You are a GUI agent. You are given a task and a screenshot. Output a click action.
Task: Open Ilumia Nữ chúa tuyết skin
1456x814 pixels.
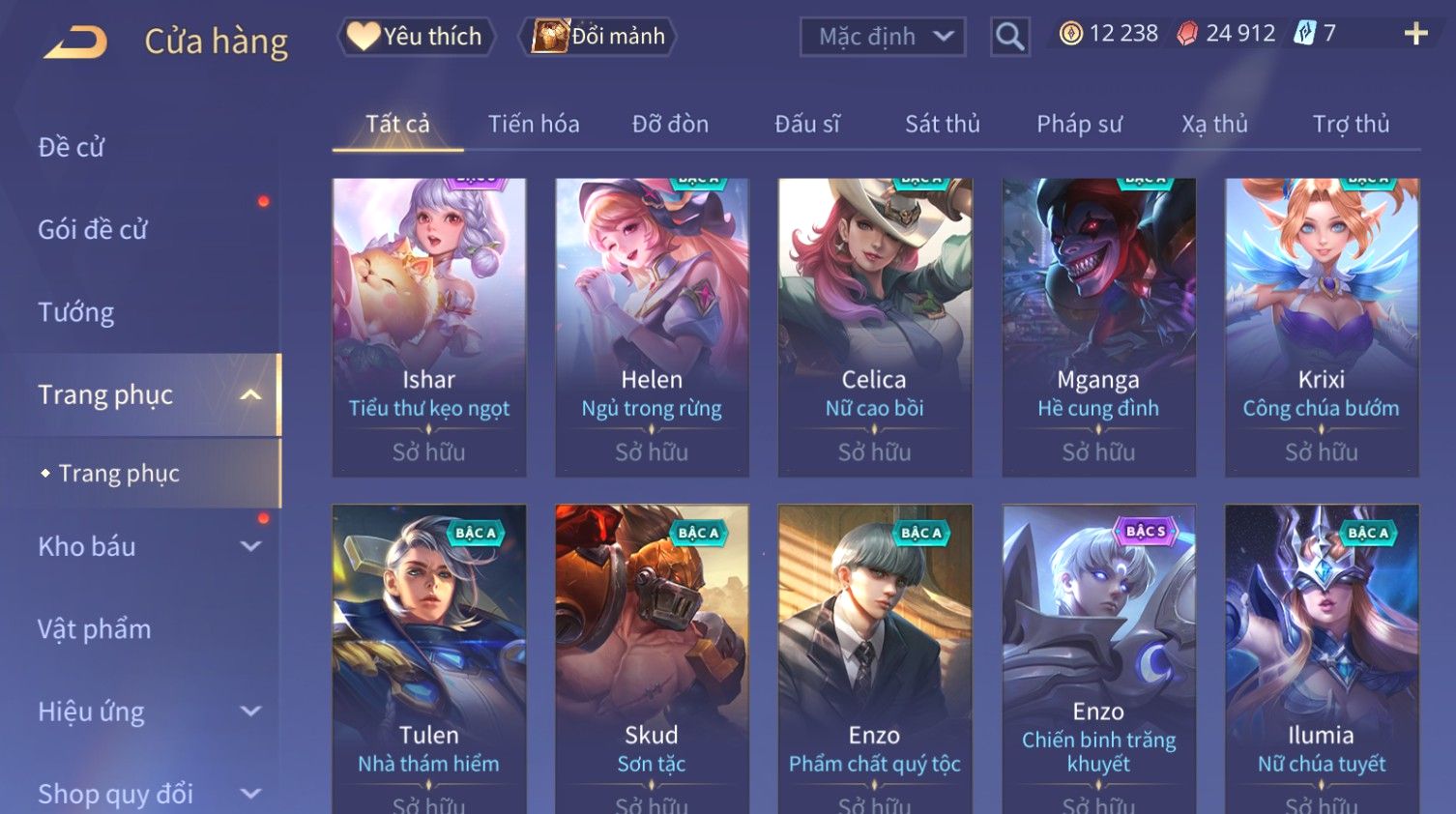point(1322,657)
